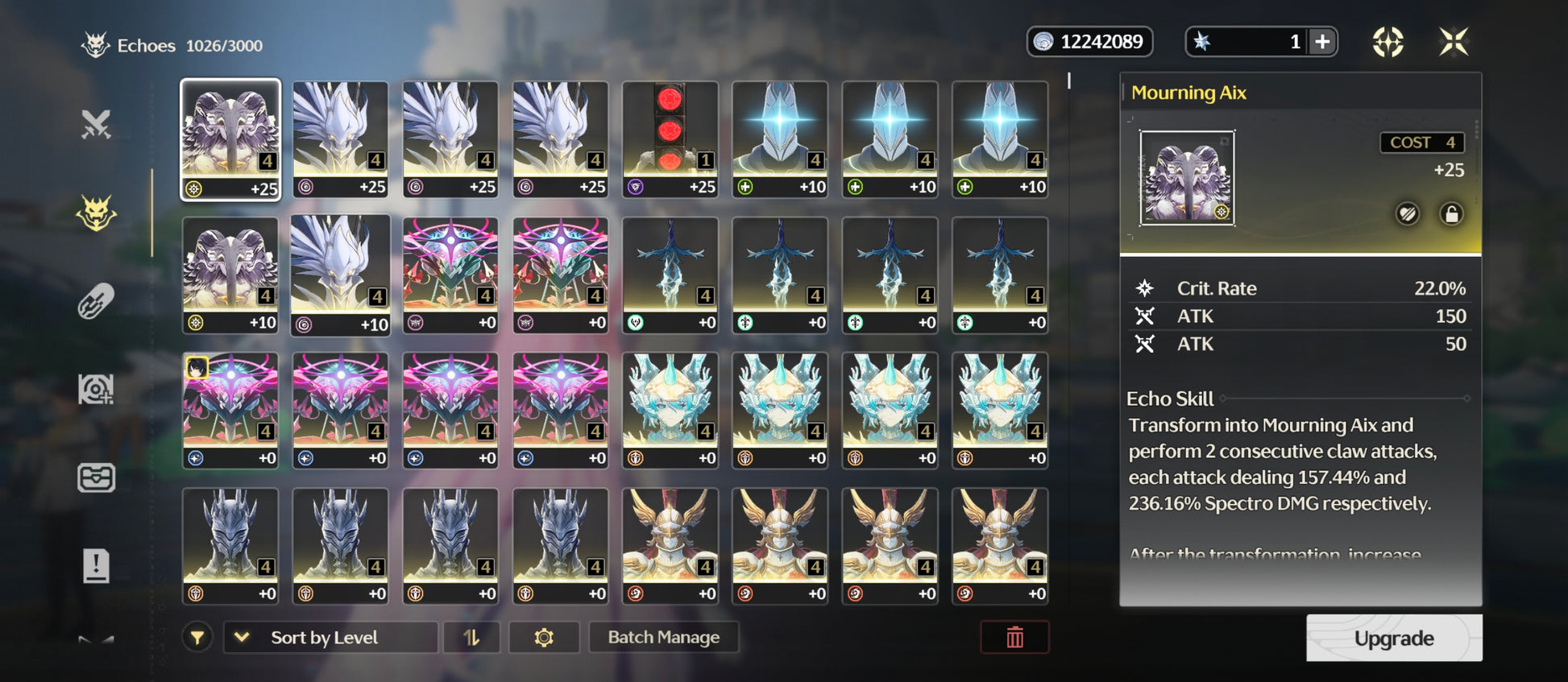Add more currency with the plus button

(1322, 42)
